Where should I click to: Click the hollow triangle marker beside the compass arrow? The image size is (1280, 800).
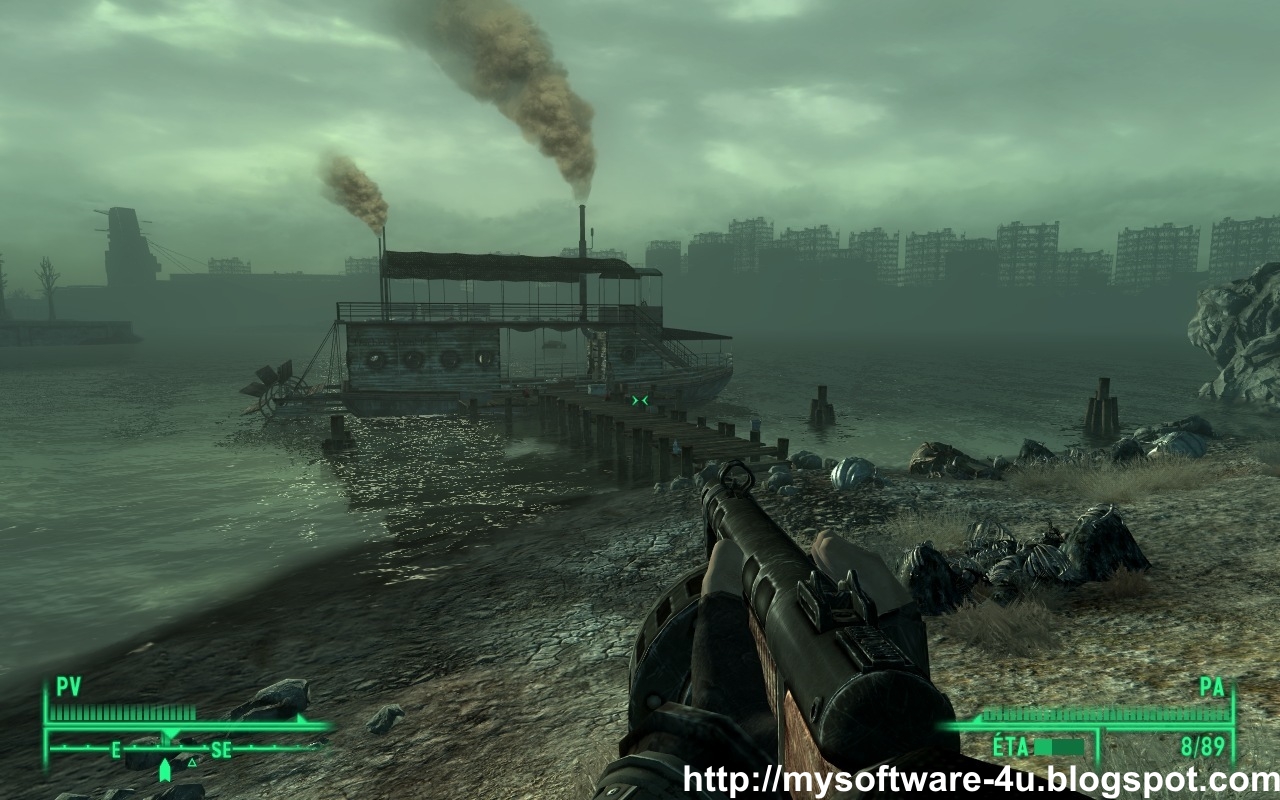pyautogui.click(x=191, y=763)
